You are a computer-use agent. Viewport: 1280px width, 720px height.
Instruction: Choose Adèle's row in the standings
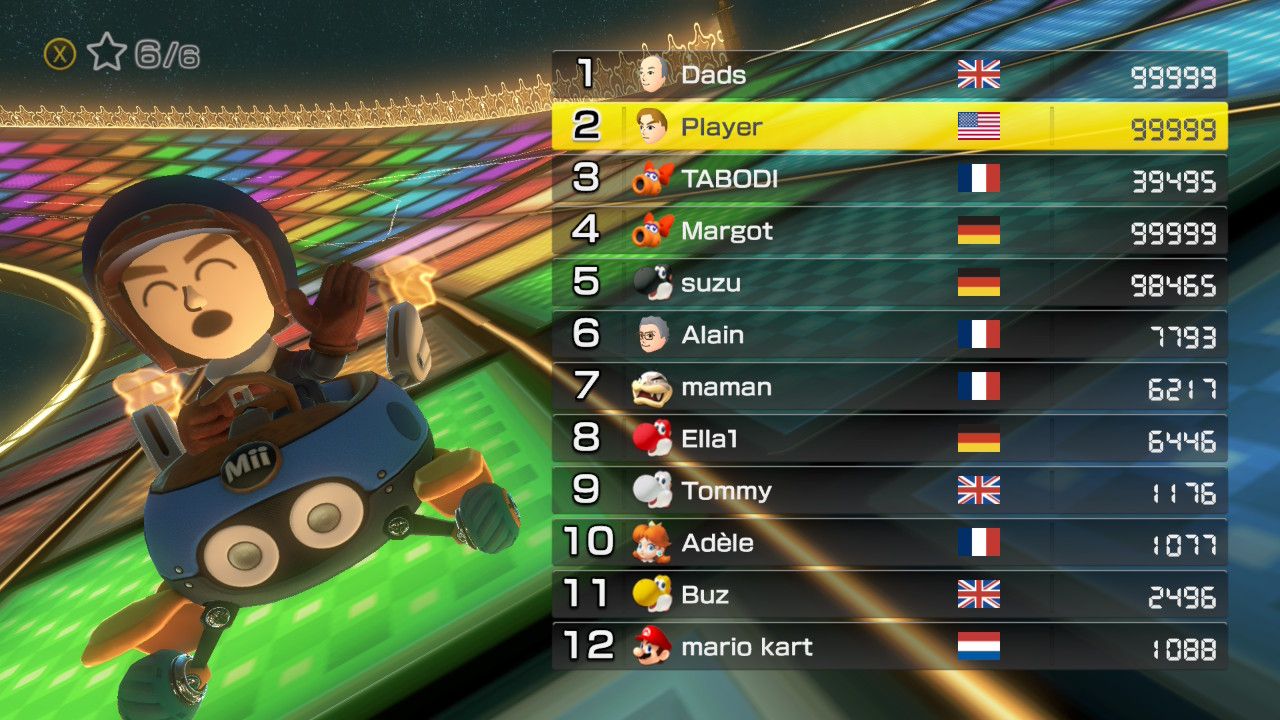click(889, 543)
